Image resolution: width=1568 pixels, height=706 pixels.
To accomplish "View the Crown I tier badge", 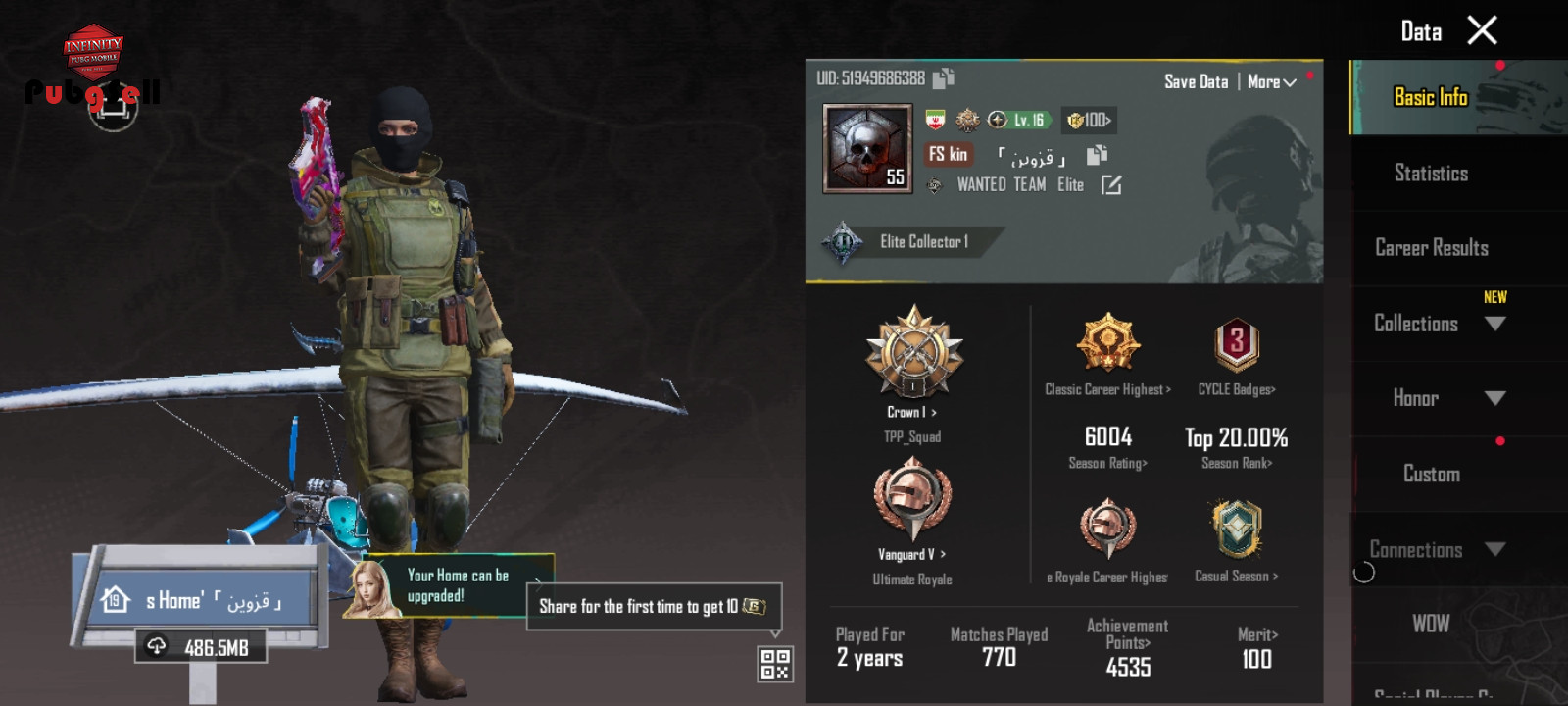I will pyautogui.click(x=913, y=353).
